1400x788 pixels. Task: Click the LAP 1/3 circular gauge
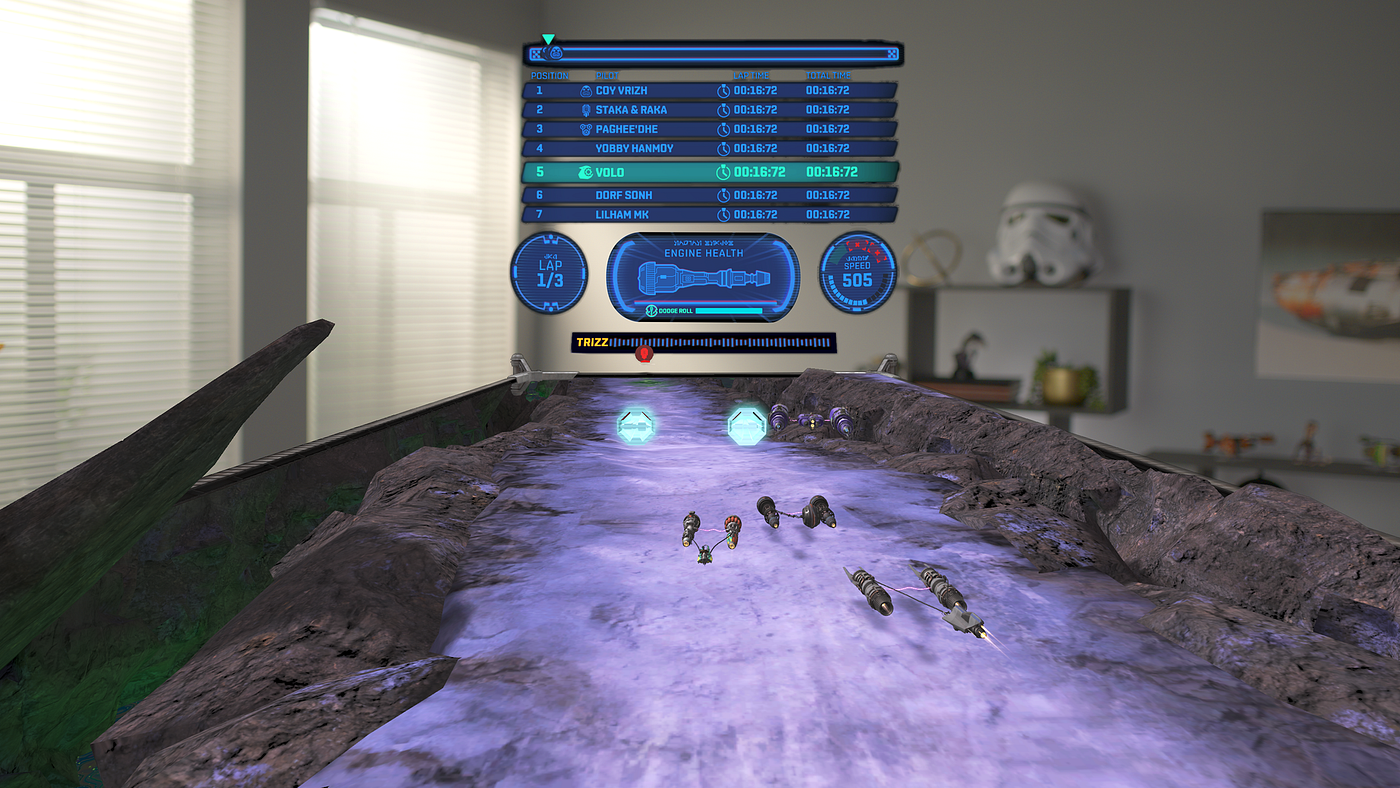click(549, 273)
